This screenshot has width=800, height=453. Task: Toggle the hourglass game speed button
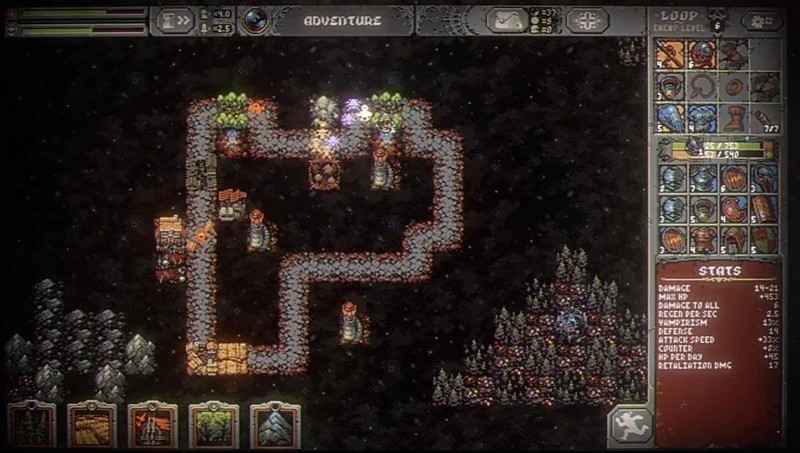click(x=173, y=20)
